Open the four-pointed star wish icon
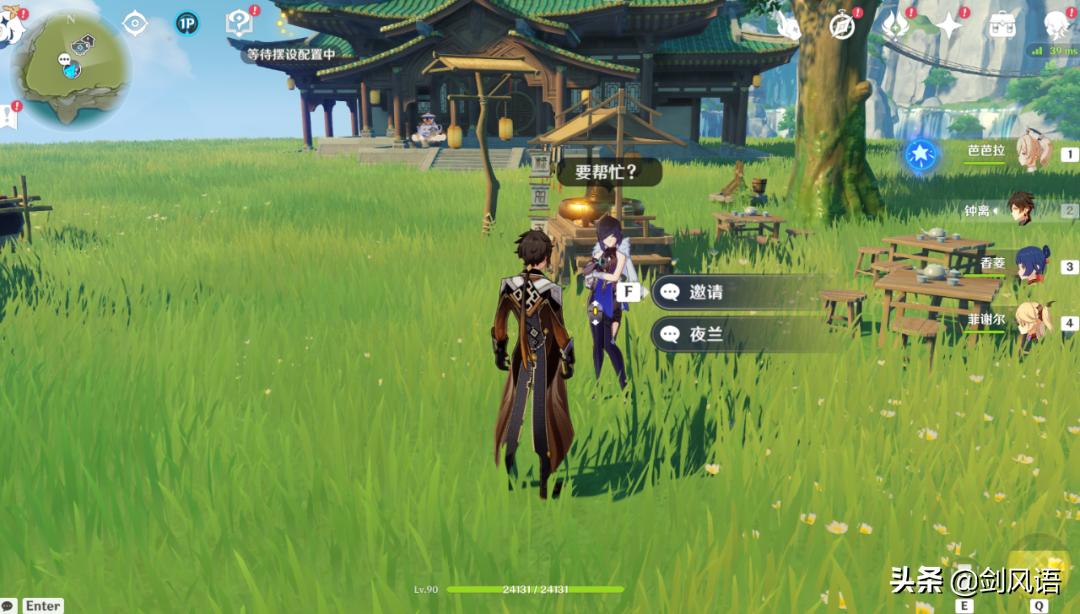 coord(948,26)
